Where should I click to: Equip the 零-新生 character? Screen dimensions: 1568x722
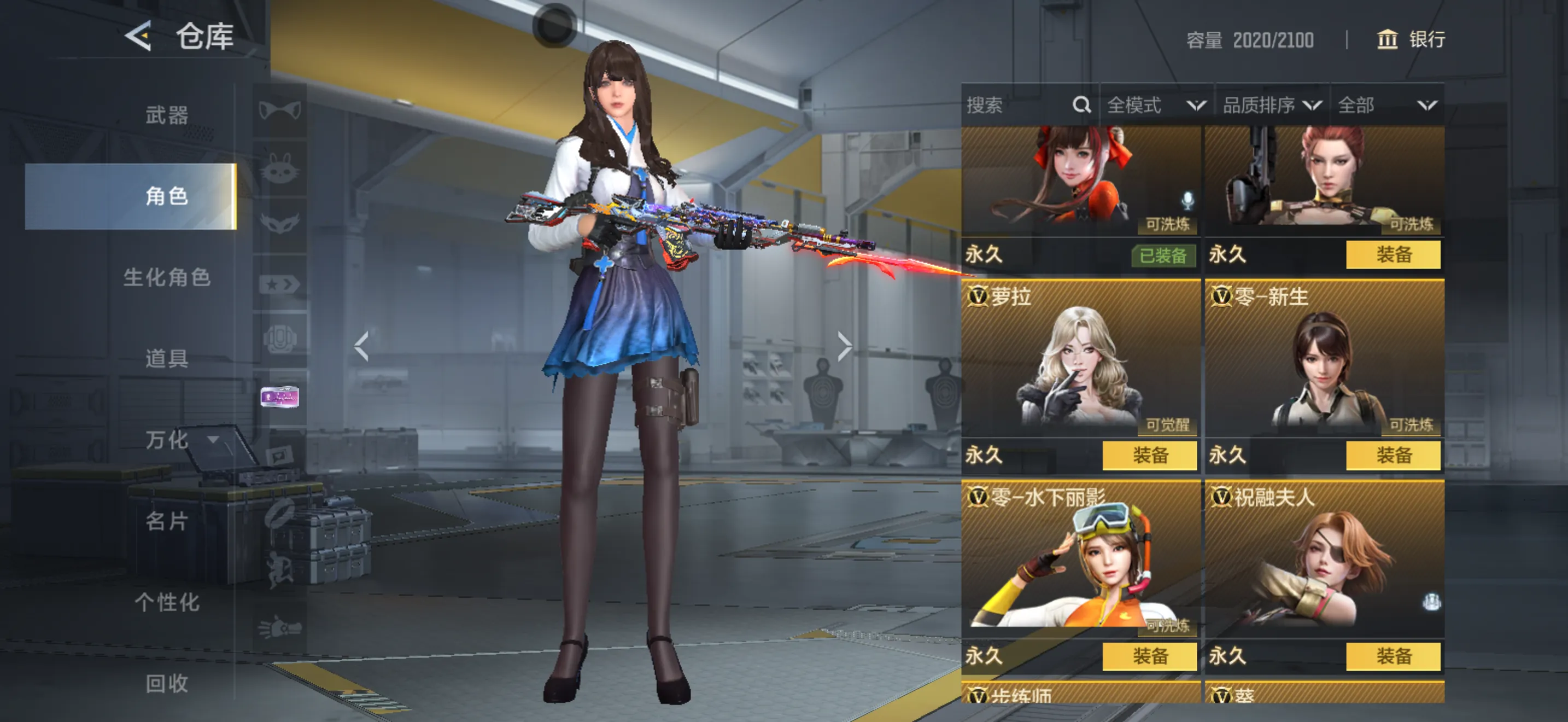pyautogui.click(x=1393, y=456)
